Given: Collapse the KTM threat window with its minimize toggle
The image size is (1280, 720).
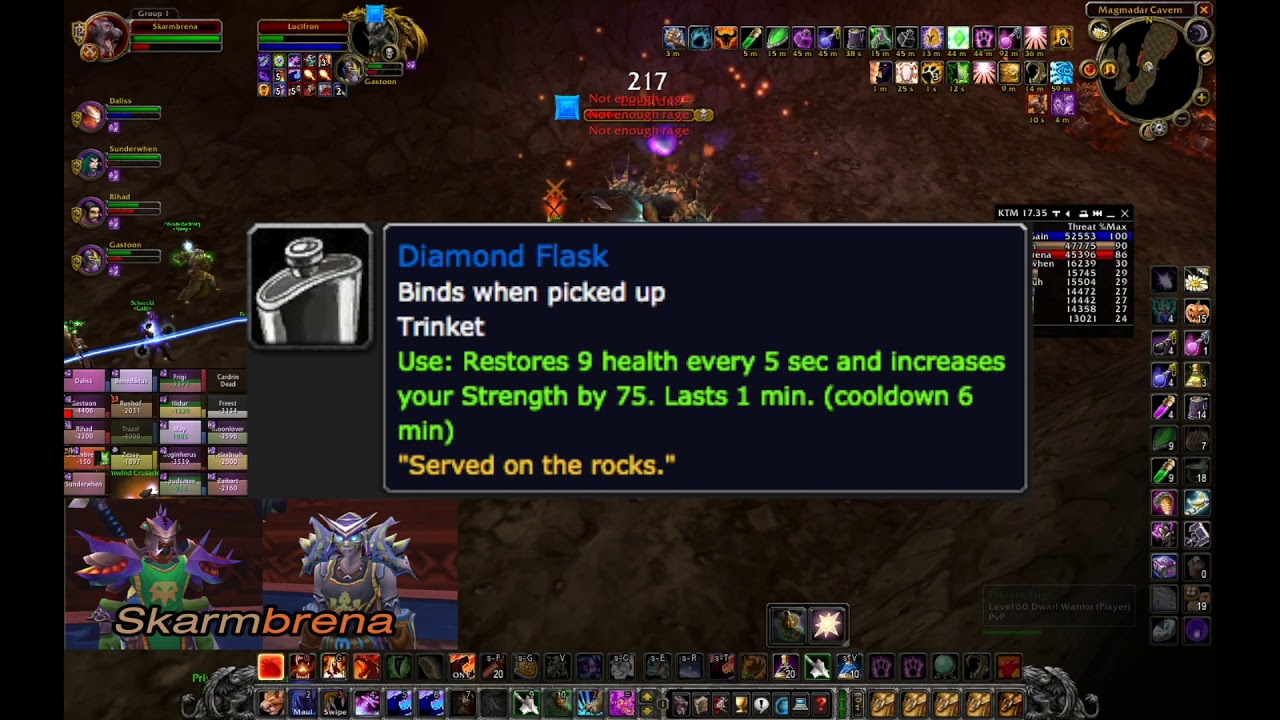Looking at the screenshot, I should 1109,214.
